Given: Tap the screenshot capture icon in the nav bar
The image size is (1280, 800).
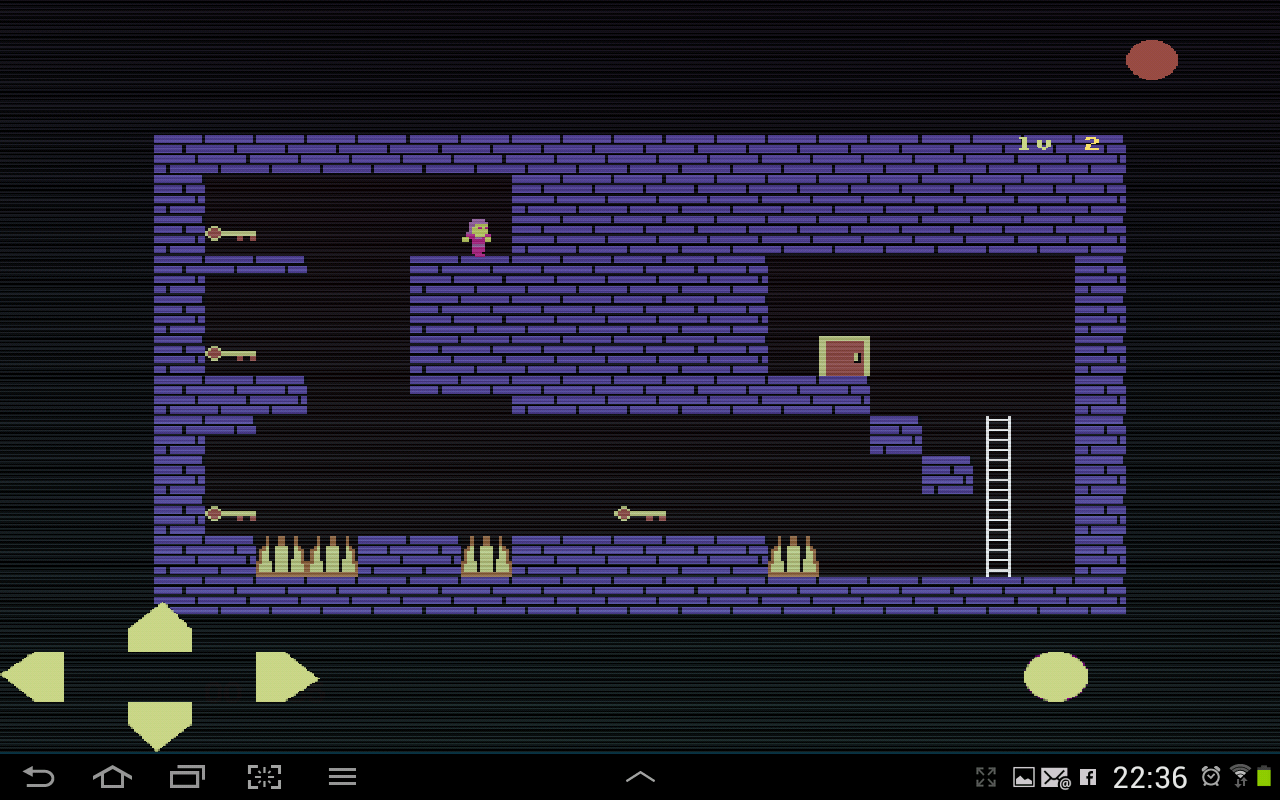Looking at the screenshot, I should [264, 776].
